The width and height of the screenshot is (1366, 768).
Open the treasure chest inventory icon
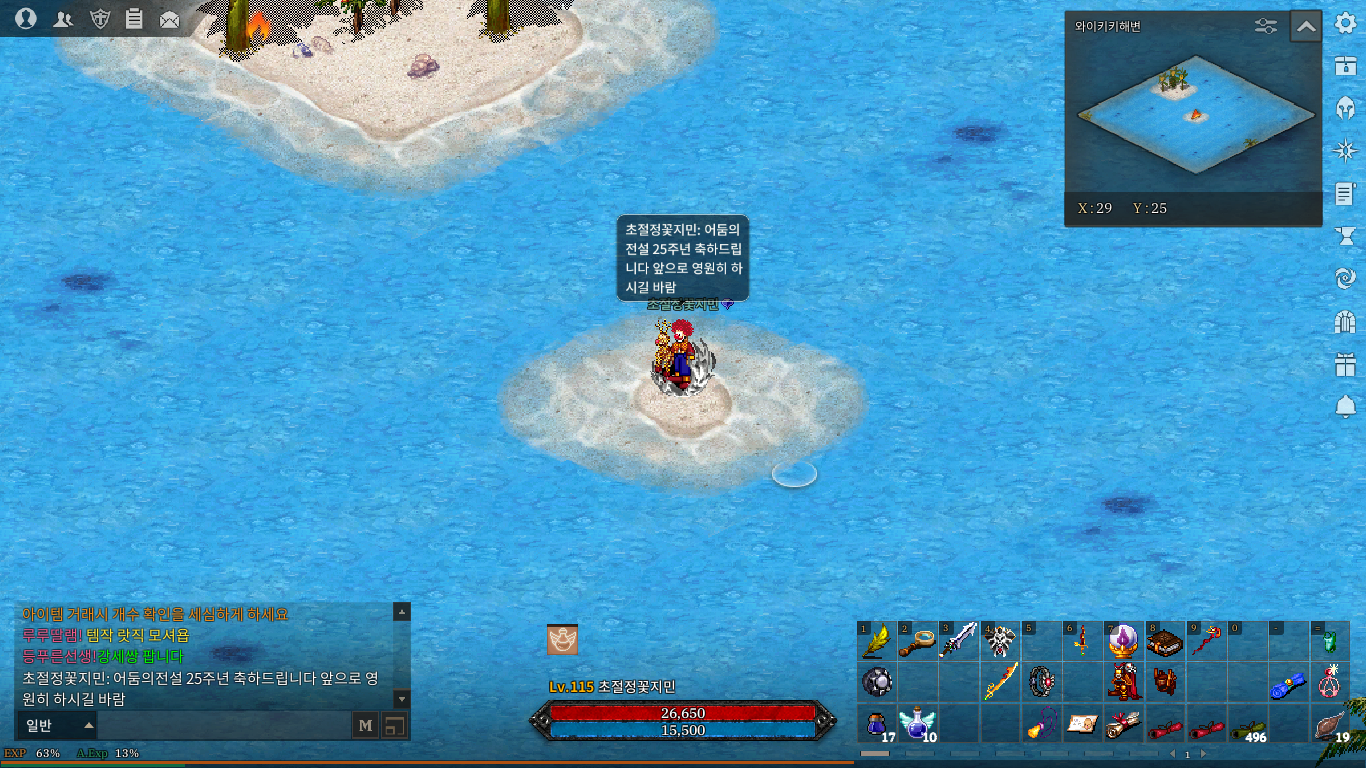pyautogui.click(x=1345, y=66)
